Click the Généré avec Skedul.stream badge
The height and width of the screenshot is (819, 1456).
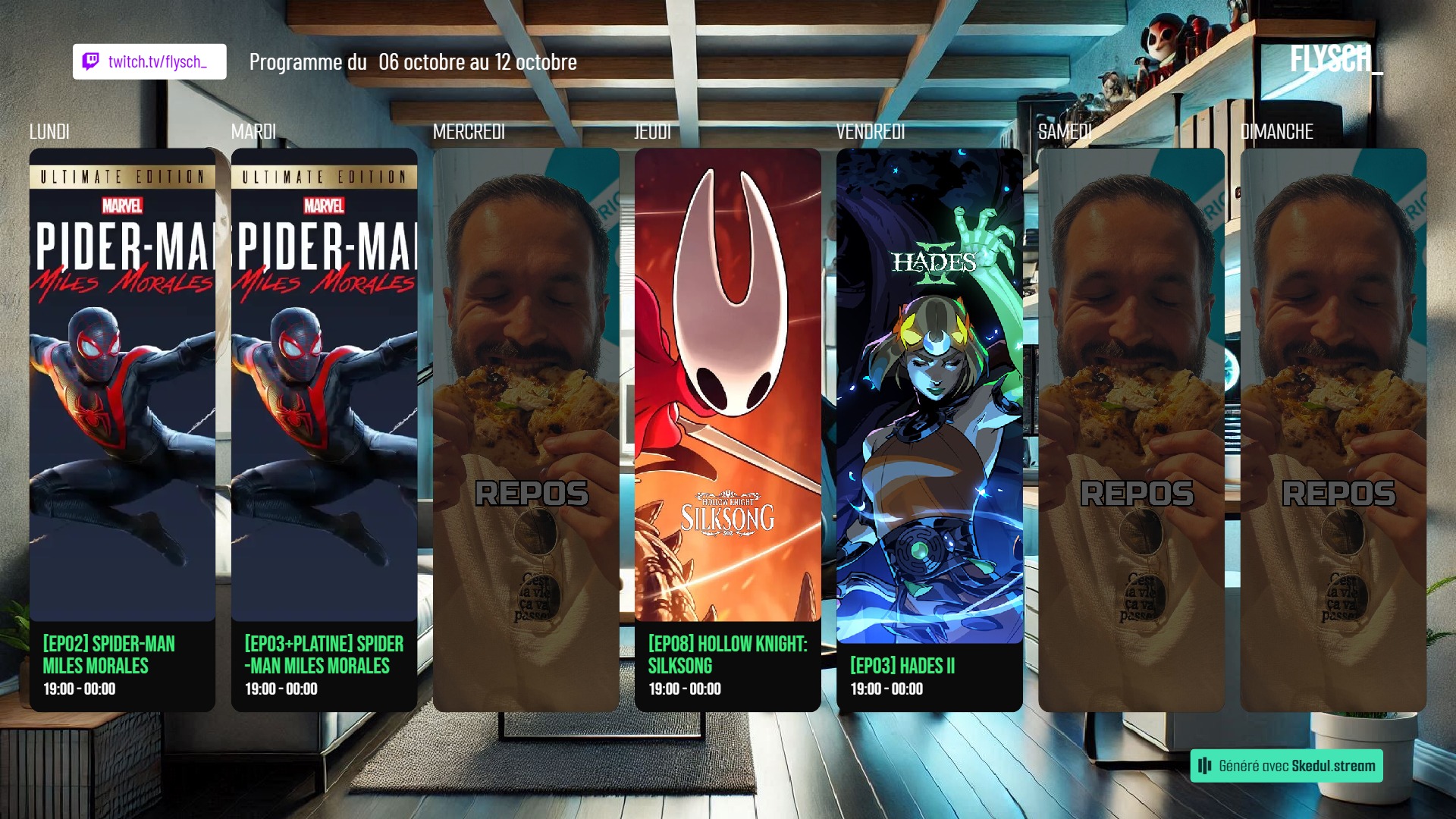(x=1286, y=766)
